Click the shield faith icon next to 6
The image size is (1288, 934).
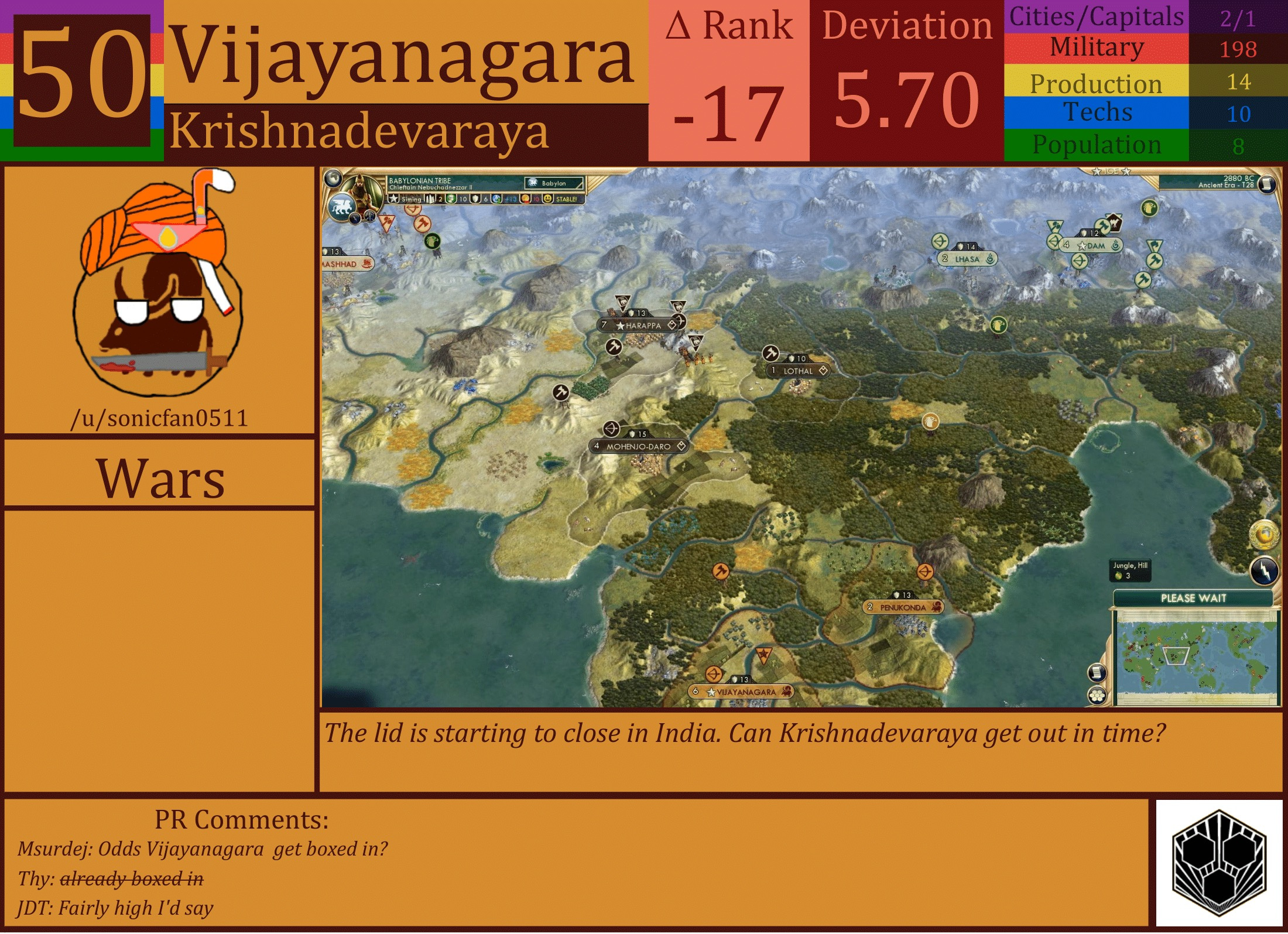tap(475, 199)
